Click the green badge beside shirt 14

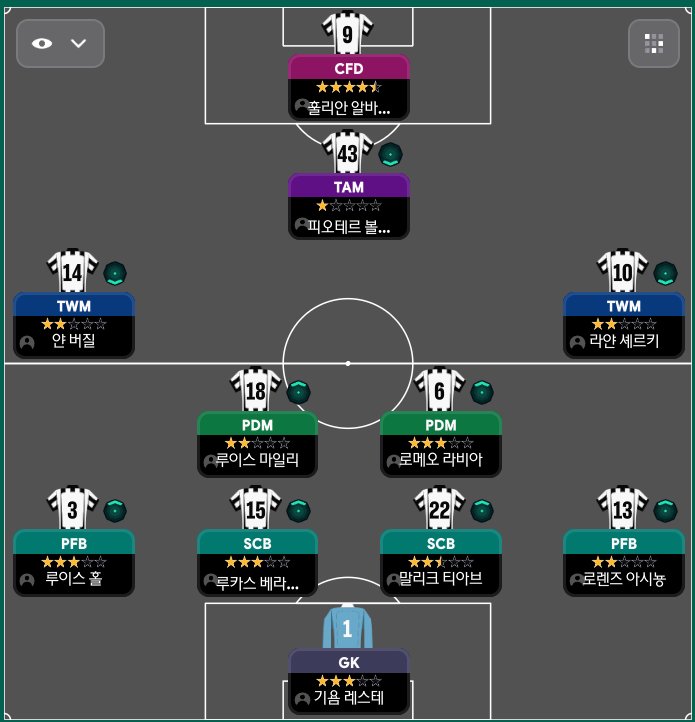click(115, 273)
